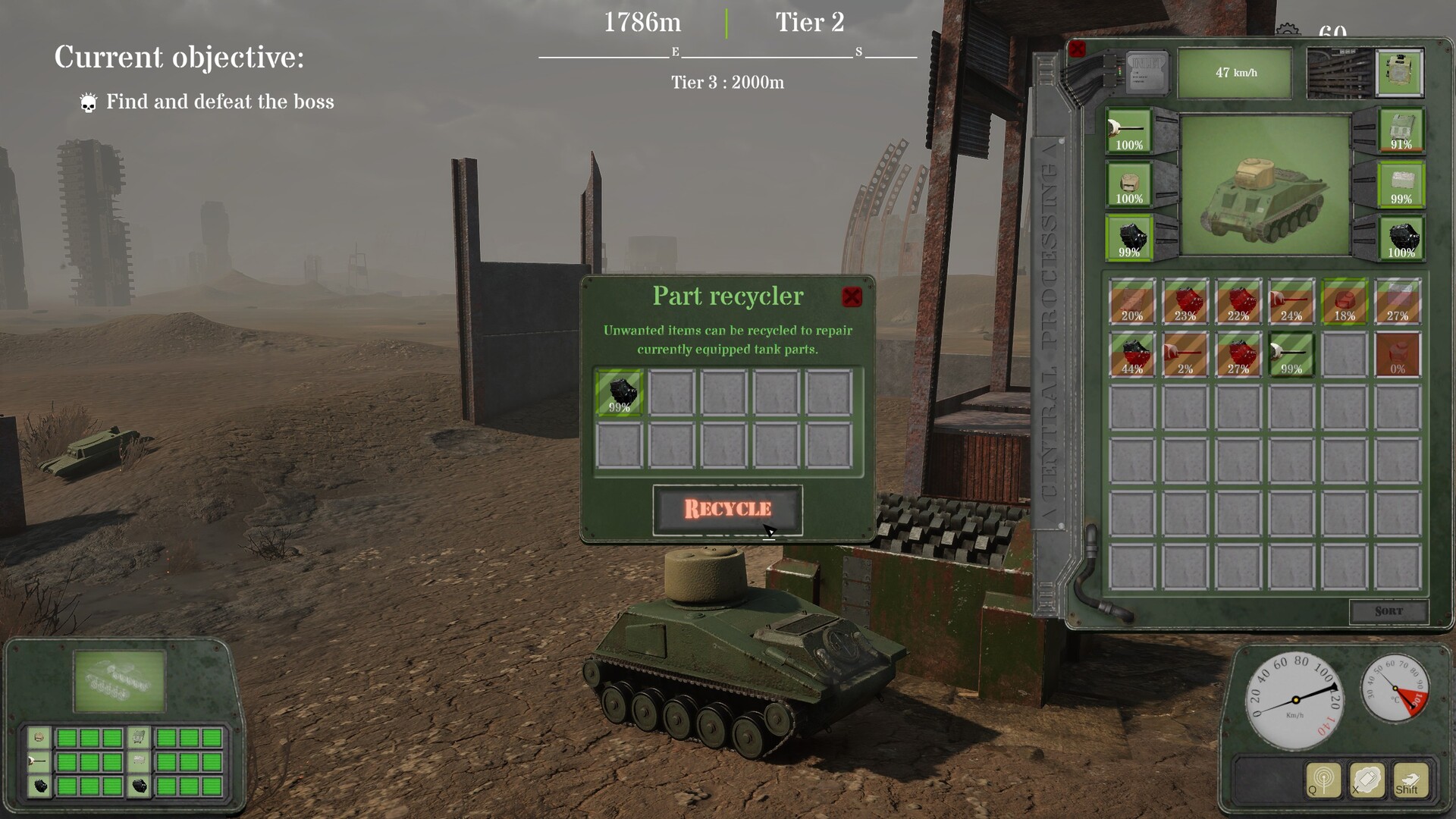Select the armor block part at 99%

pos(1401,184)
